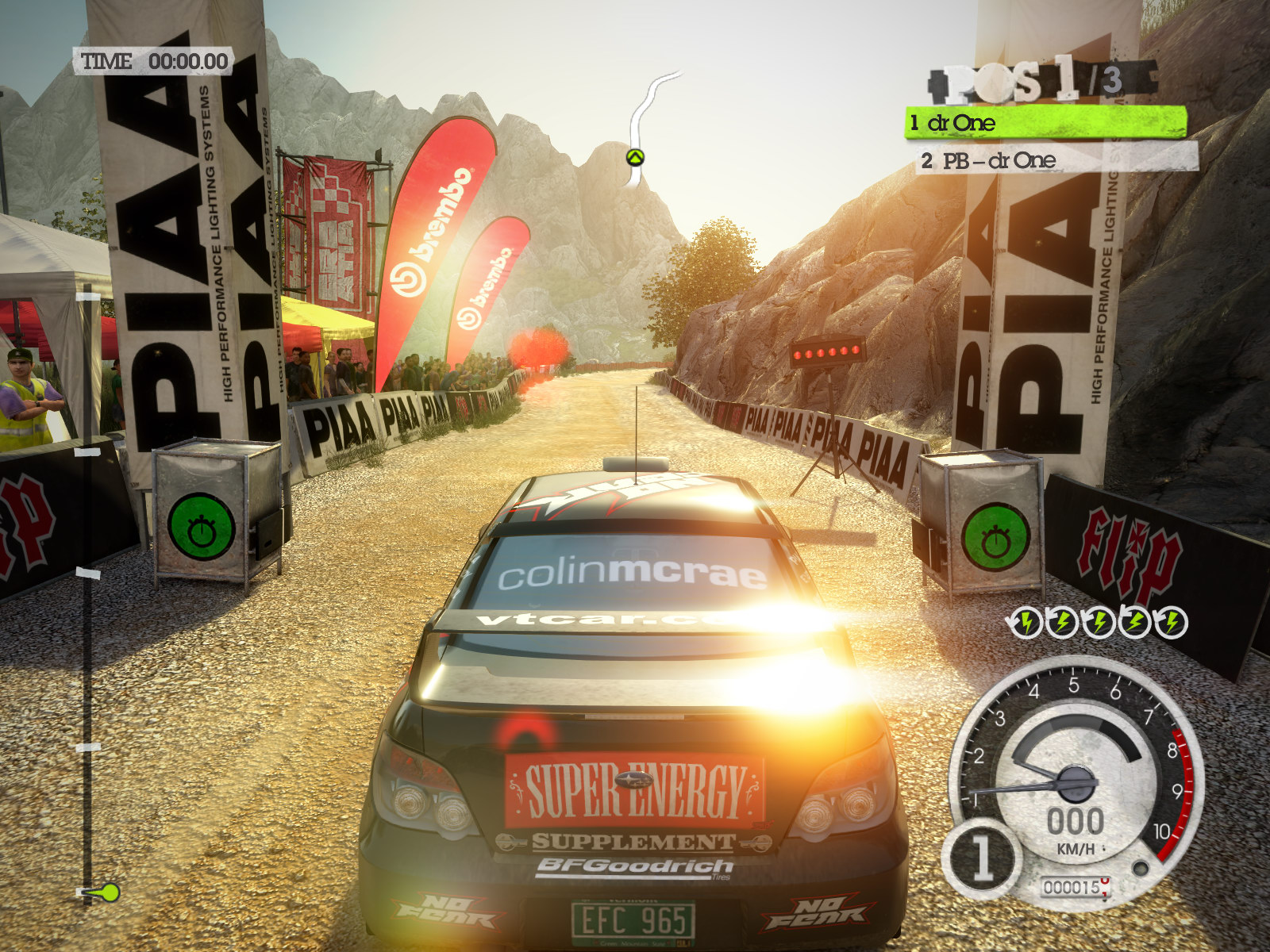1270x952 pixels.
Task: Choose the PB – dr One leaderboard row
Action: (x=1056, y=160)
